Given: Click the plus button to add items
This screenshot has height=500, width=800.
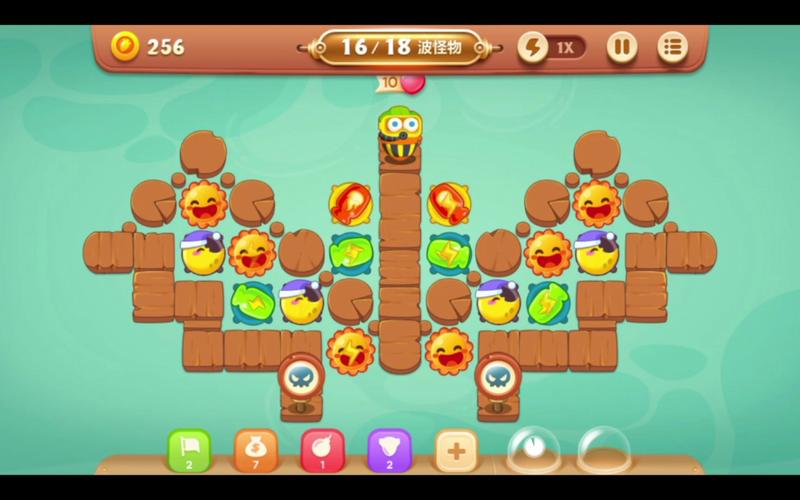Looking at the screenshot, I should 456,450.
